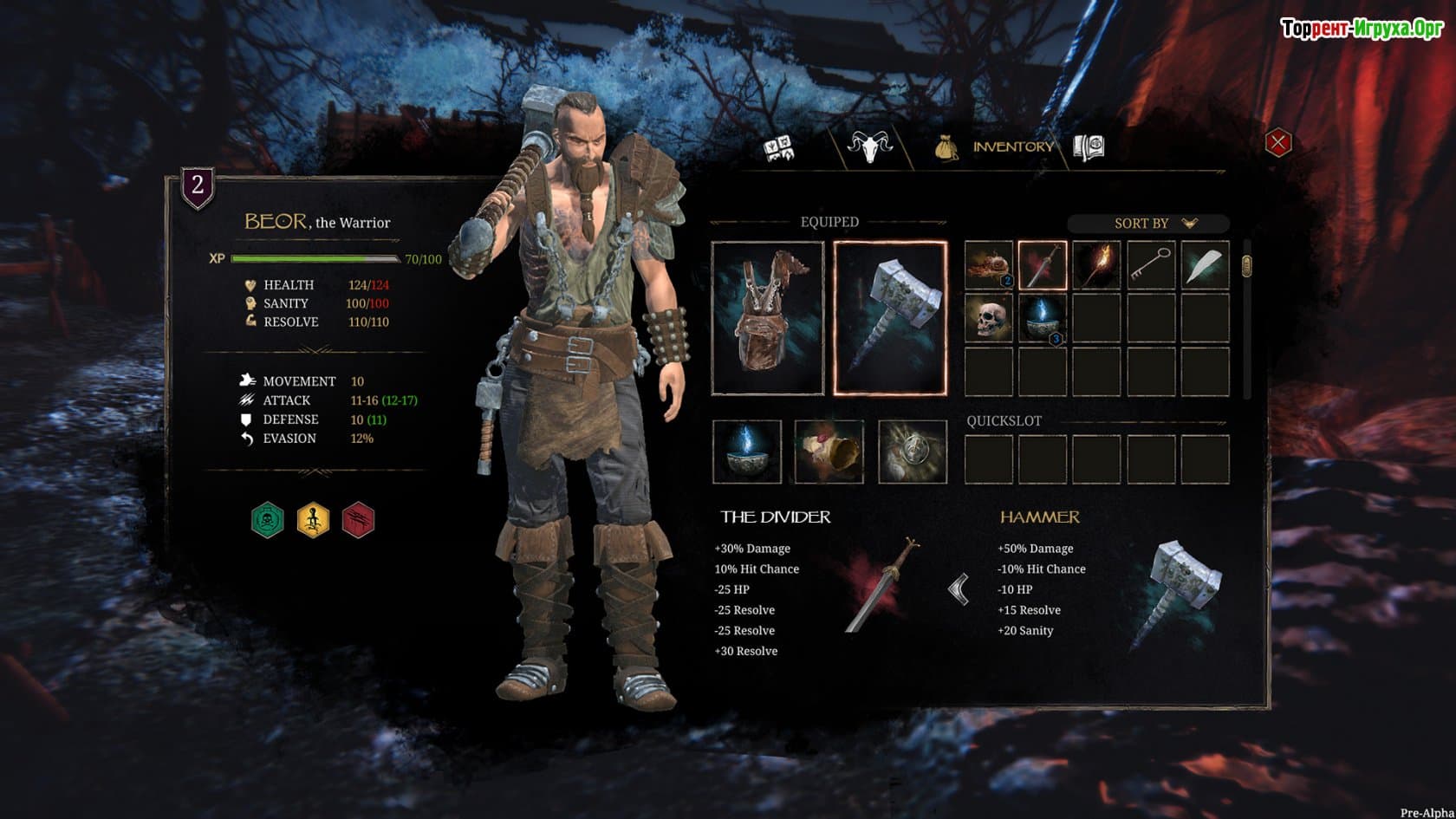Open the journal book tab
1456x819 pixels.
pyautogui.click(x=1089, y=146)
